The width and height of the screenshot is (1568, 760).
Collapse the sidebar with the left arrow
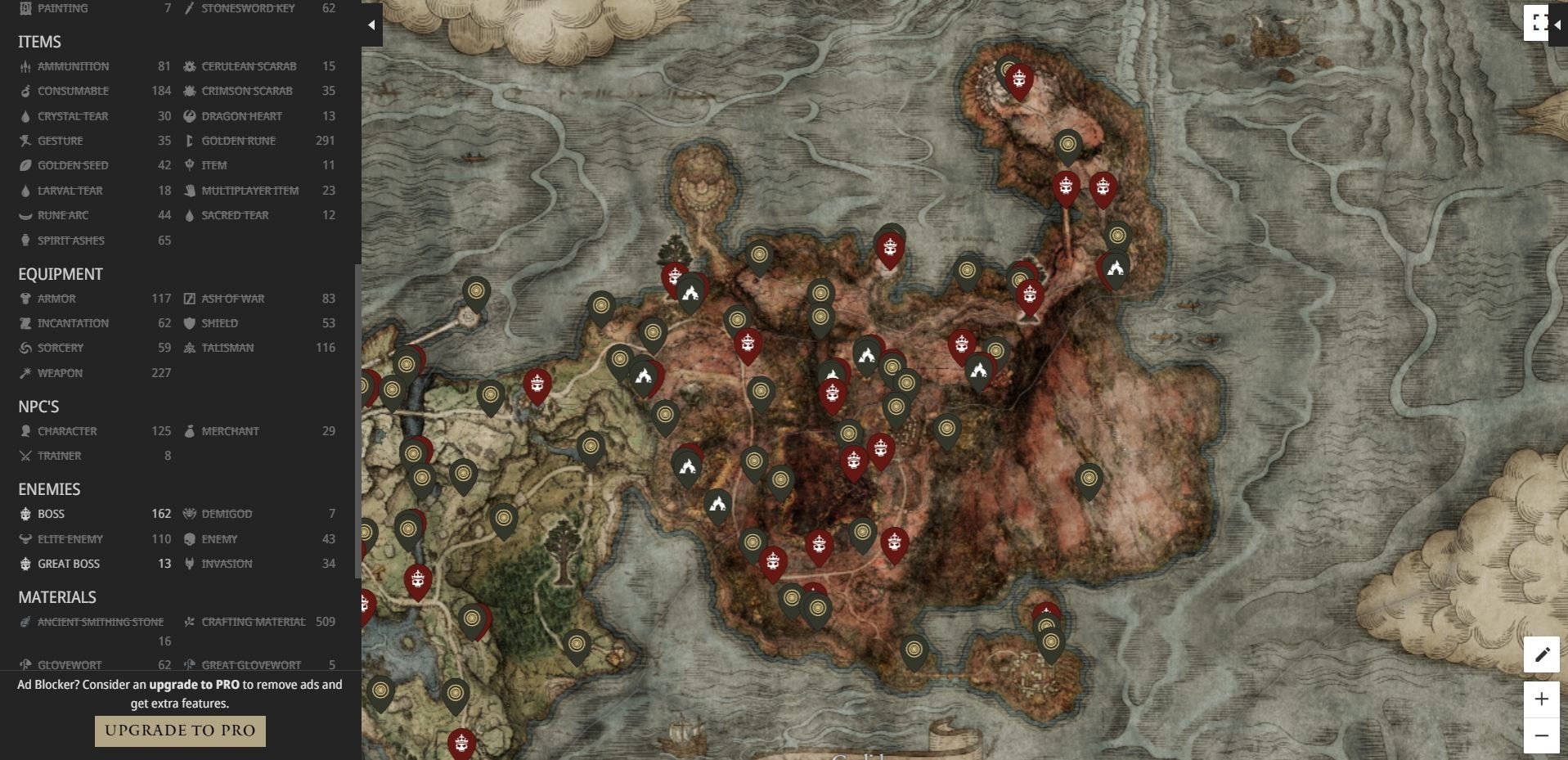371,24
